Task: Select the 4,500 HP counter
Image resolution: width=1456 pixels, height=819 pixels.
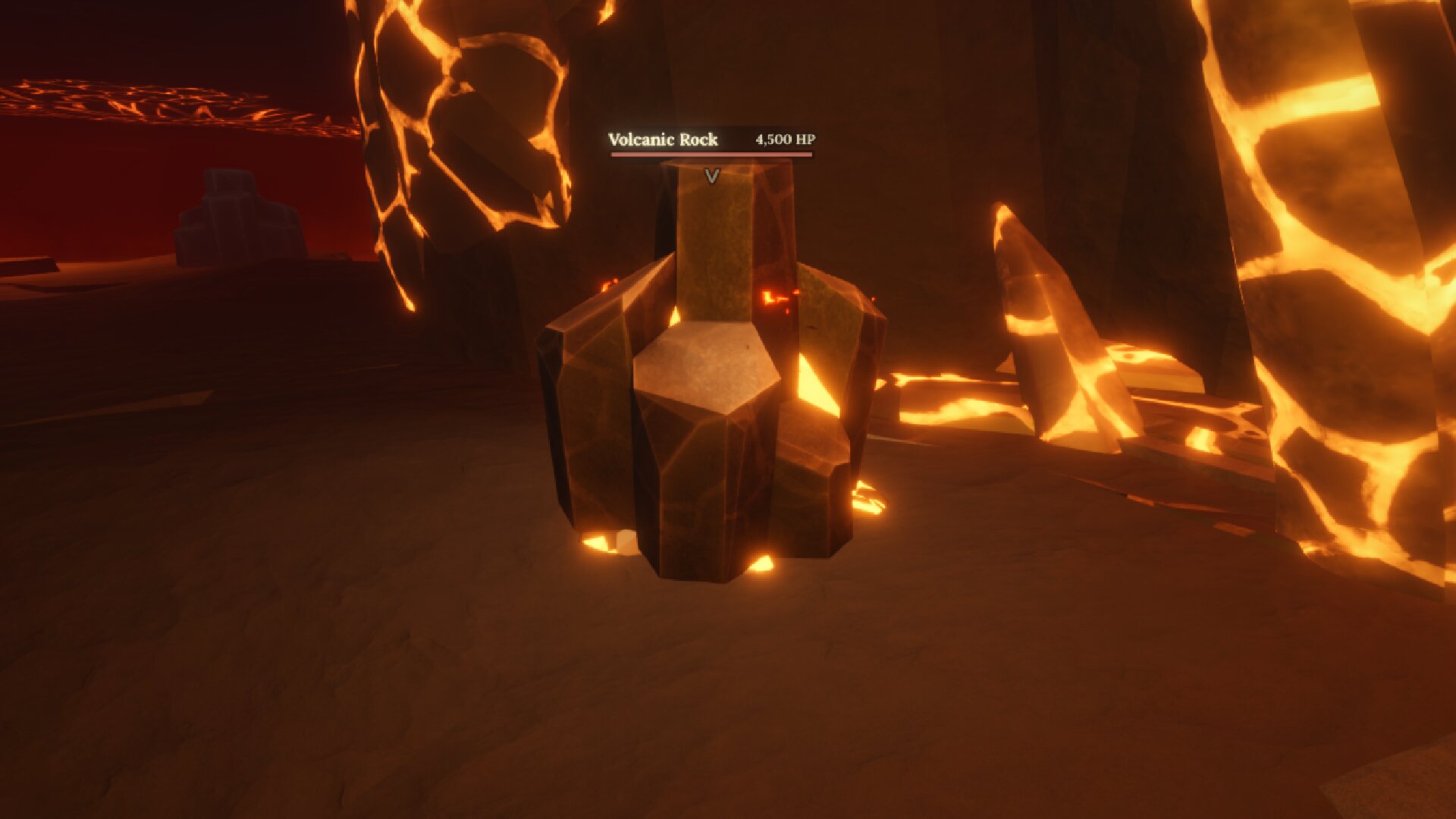Action: coord(785,139)
